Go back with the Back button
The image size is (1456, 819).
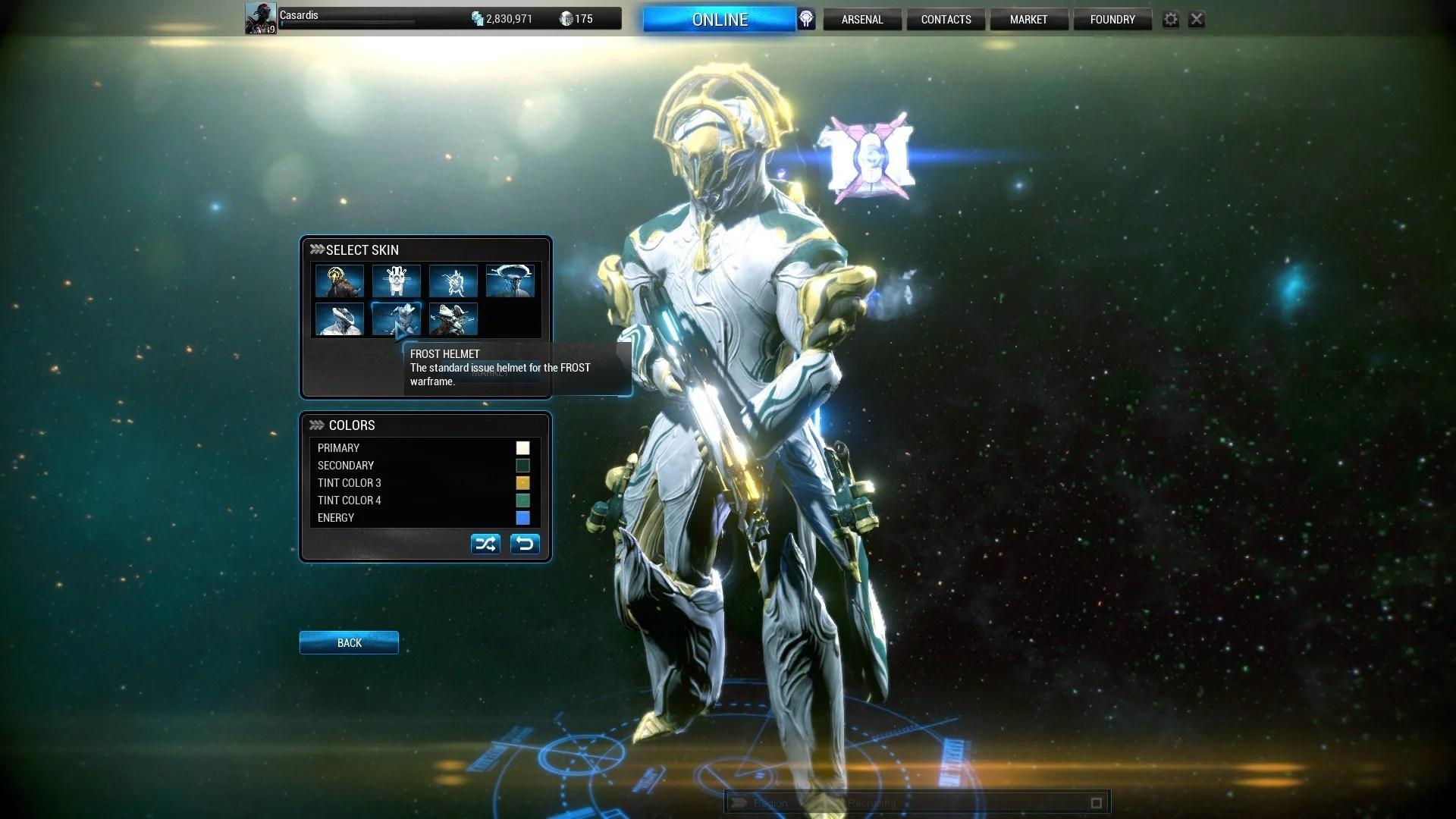click(x=349, y=643)
